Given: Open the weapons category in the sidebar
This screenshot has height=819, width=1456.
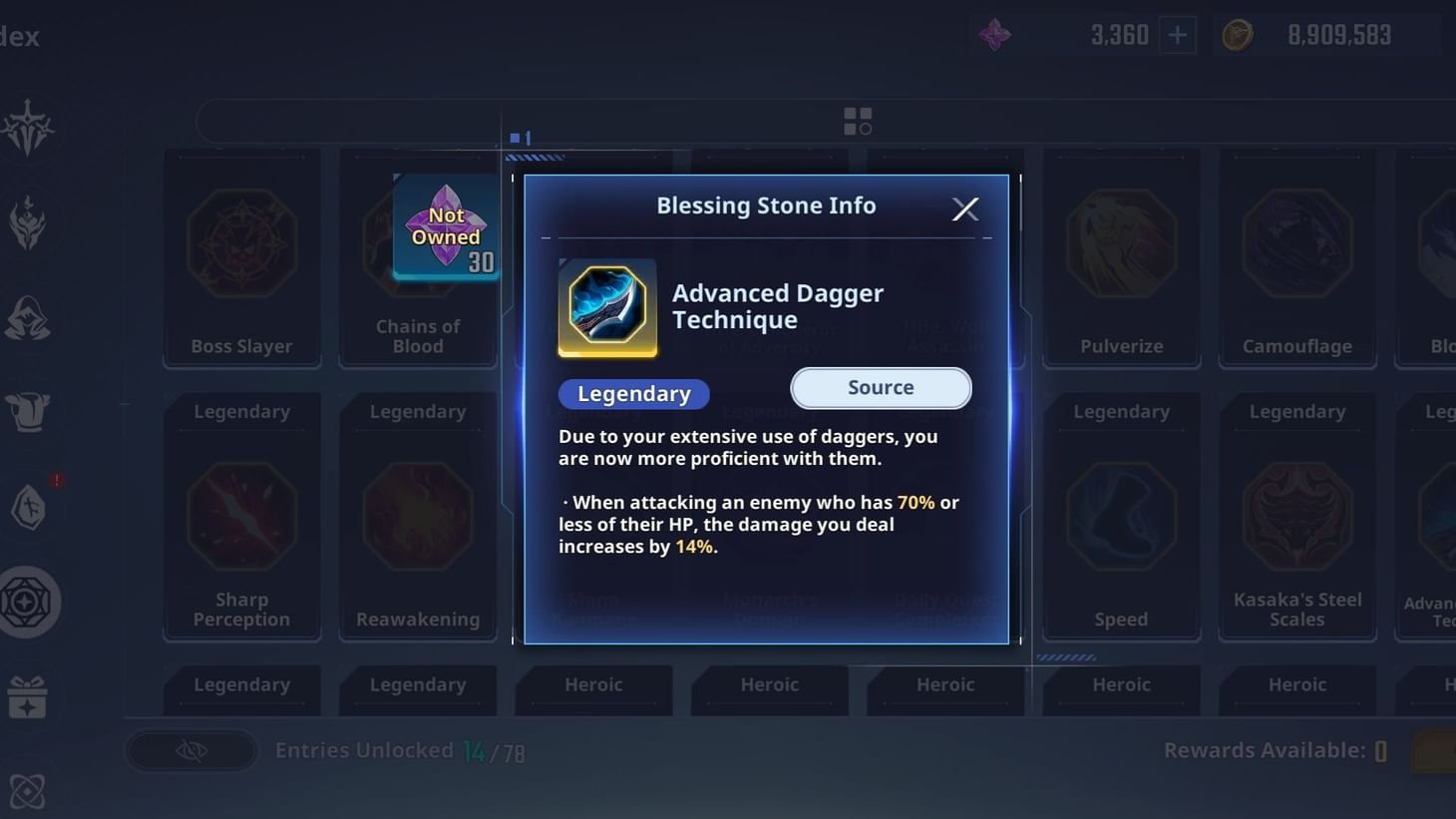Looking at the screenshot, I should (30, 127).
